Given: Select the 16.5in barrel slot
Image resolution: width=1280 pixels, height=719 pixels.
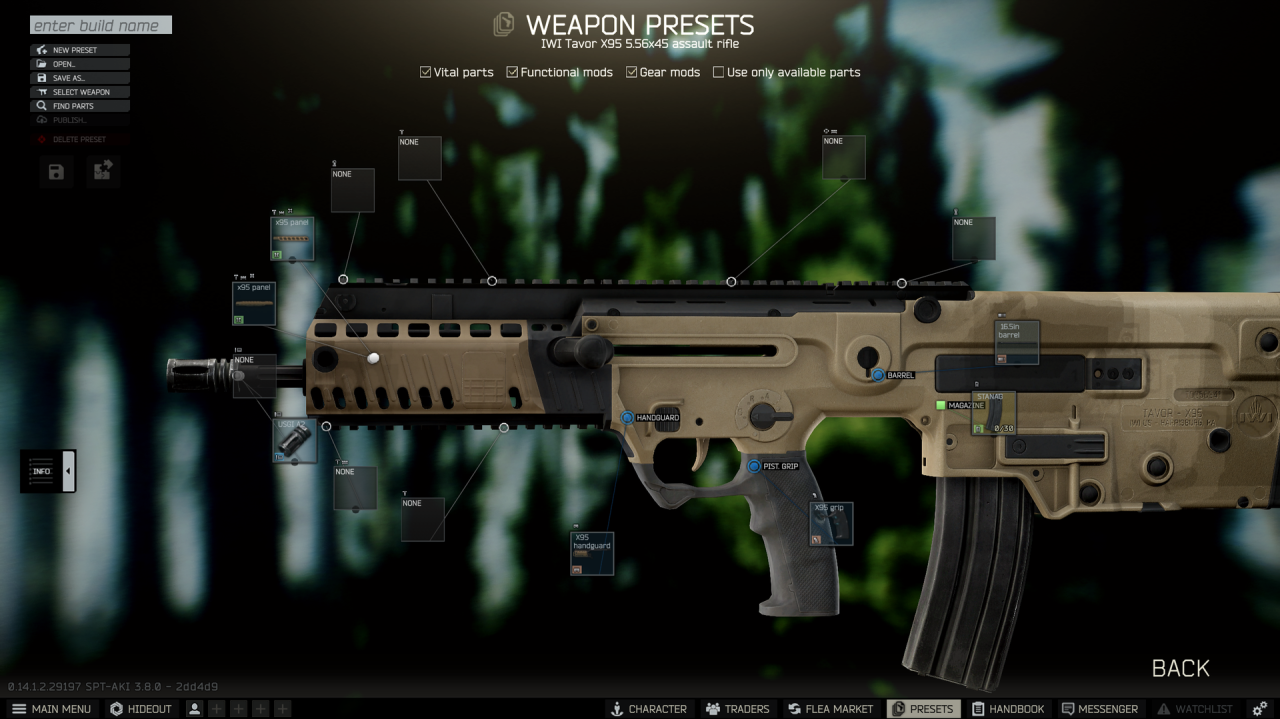Looking at the screenshot, I should click(1017, 342).
